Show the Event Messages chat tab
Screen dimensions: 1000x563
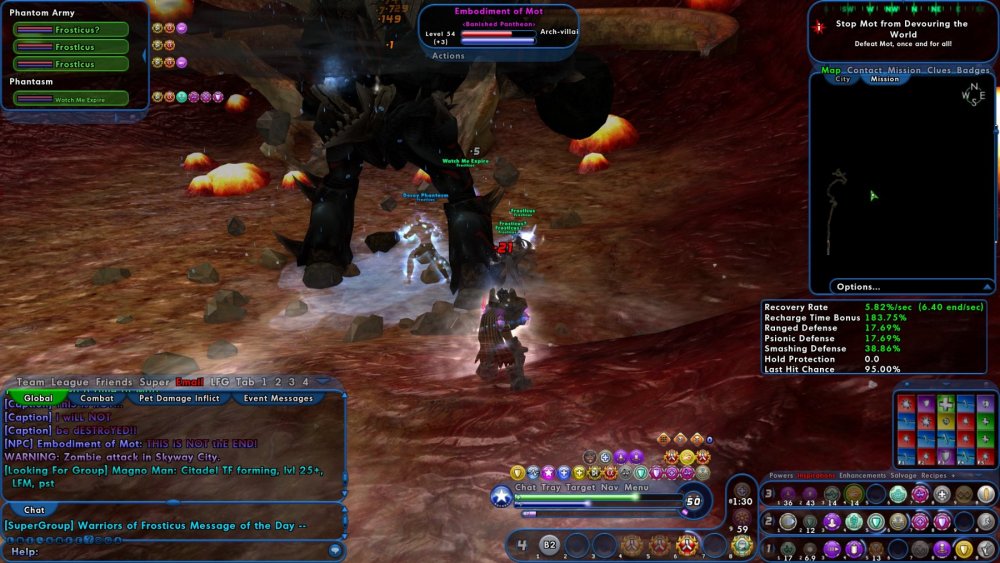point(278,398)
